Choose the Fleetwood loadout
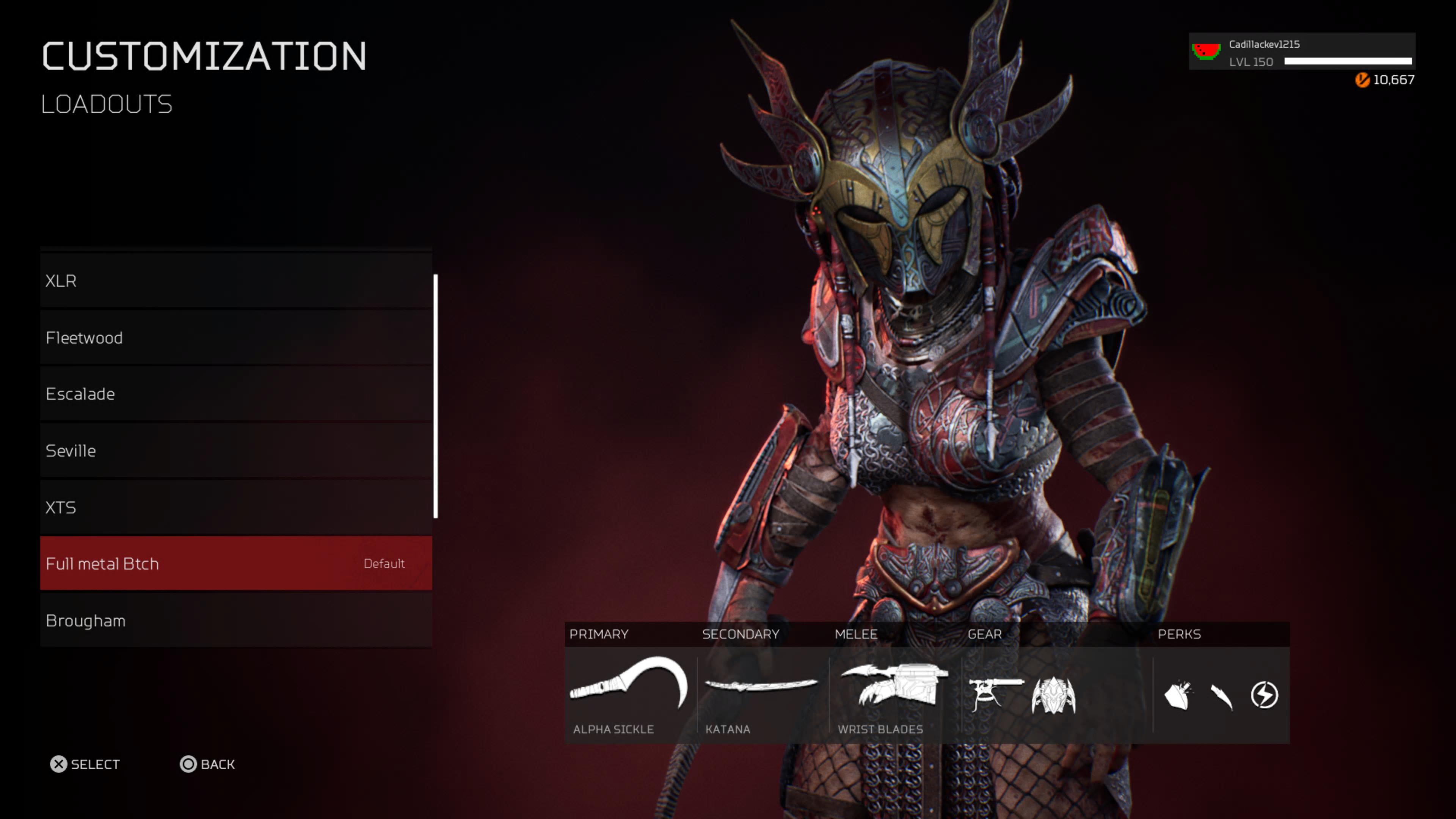 click(236, 337)
